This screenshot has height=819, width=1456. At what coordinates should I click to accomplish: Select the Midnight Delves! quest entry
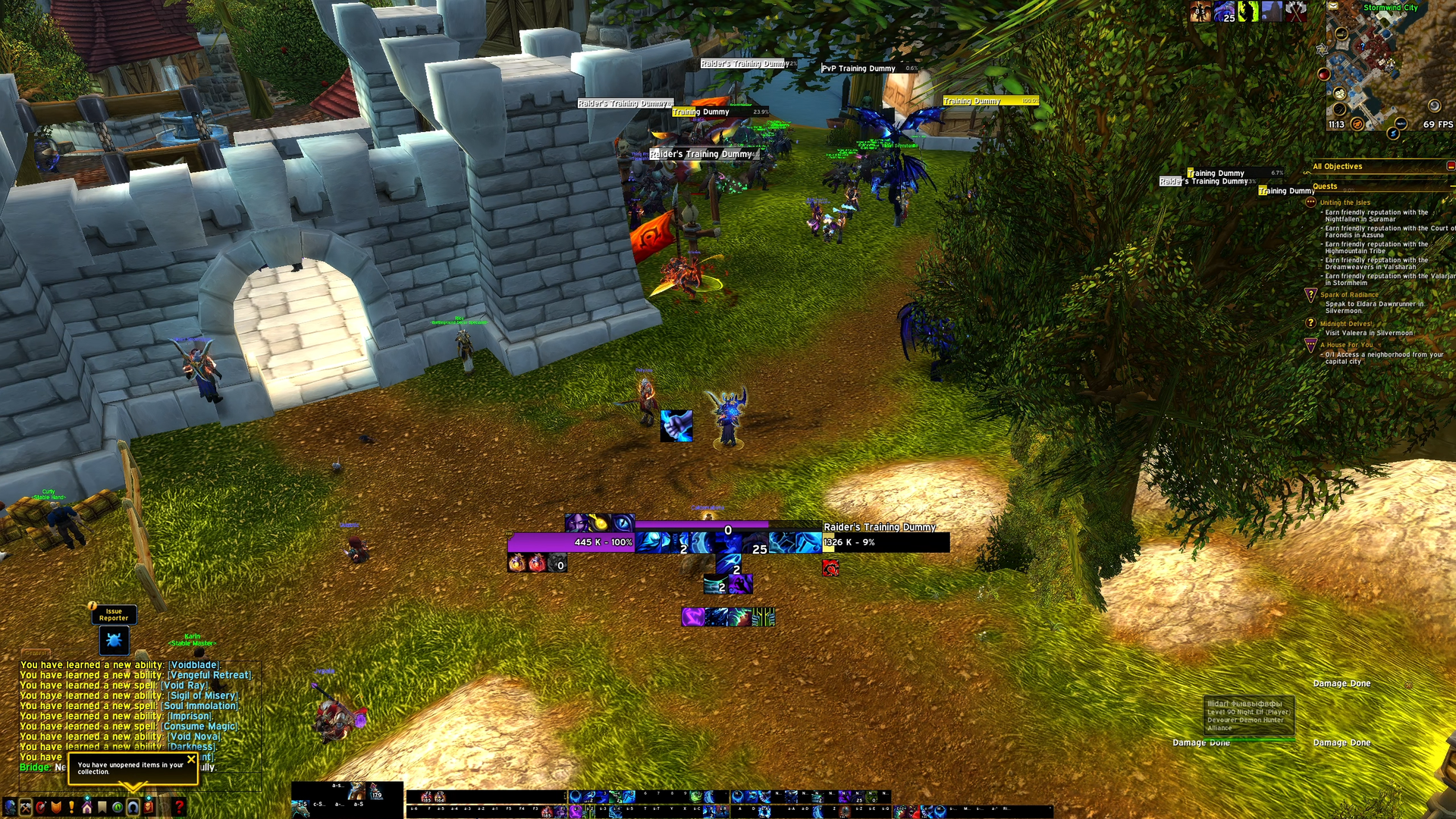1345,324
